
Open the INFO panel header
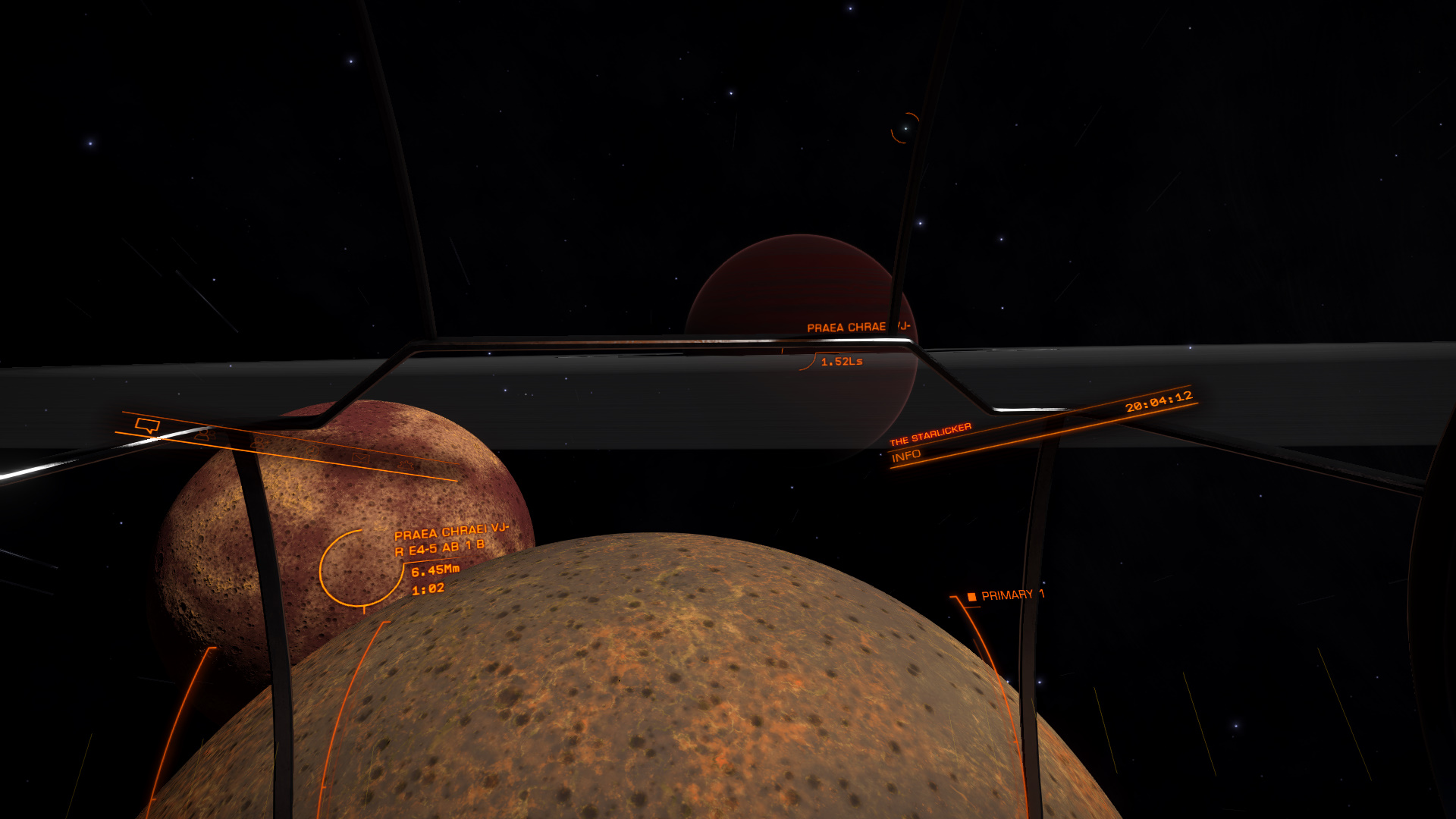click(x=906, y=456)
